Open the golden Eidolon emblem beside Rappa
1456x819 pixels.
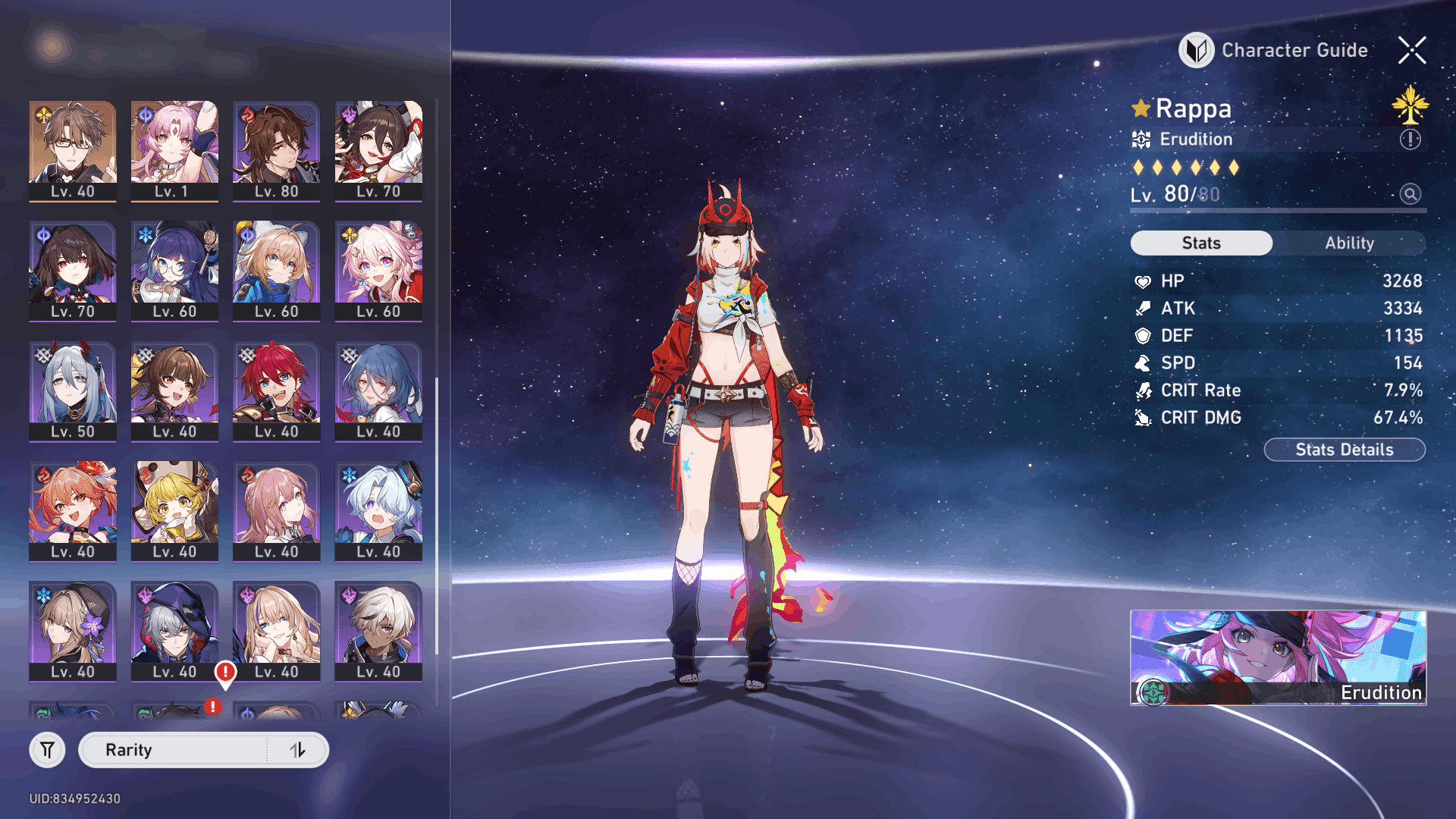[x=1410, y=105]
